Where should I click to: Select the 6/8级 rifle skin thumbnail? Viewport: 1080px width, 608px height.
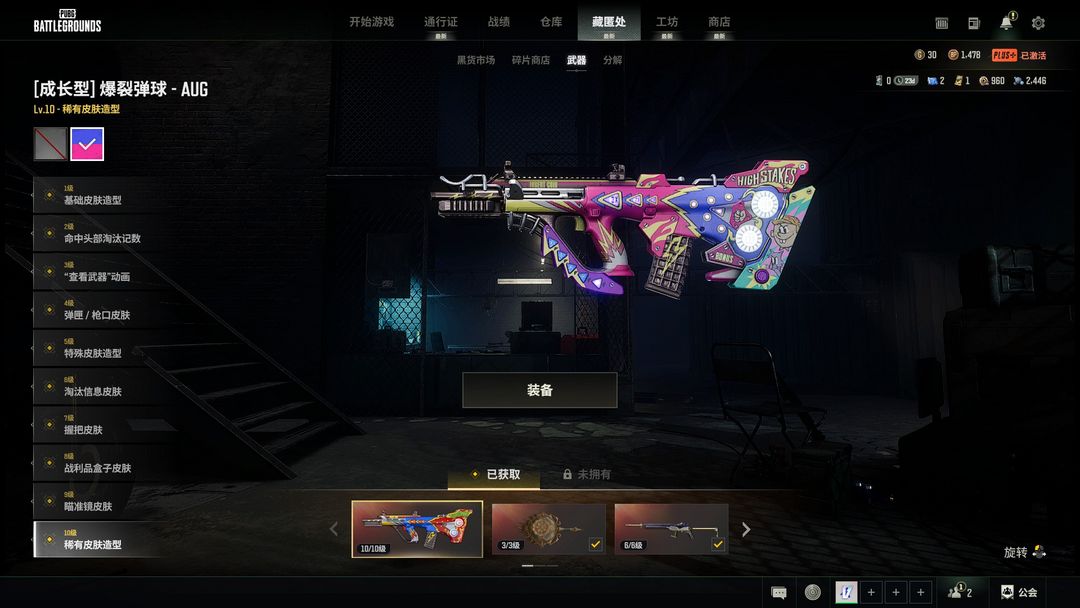click(x=671, y=529)
